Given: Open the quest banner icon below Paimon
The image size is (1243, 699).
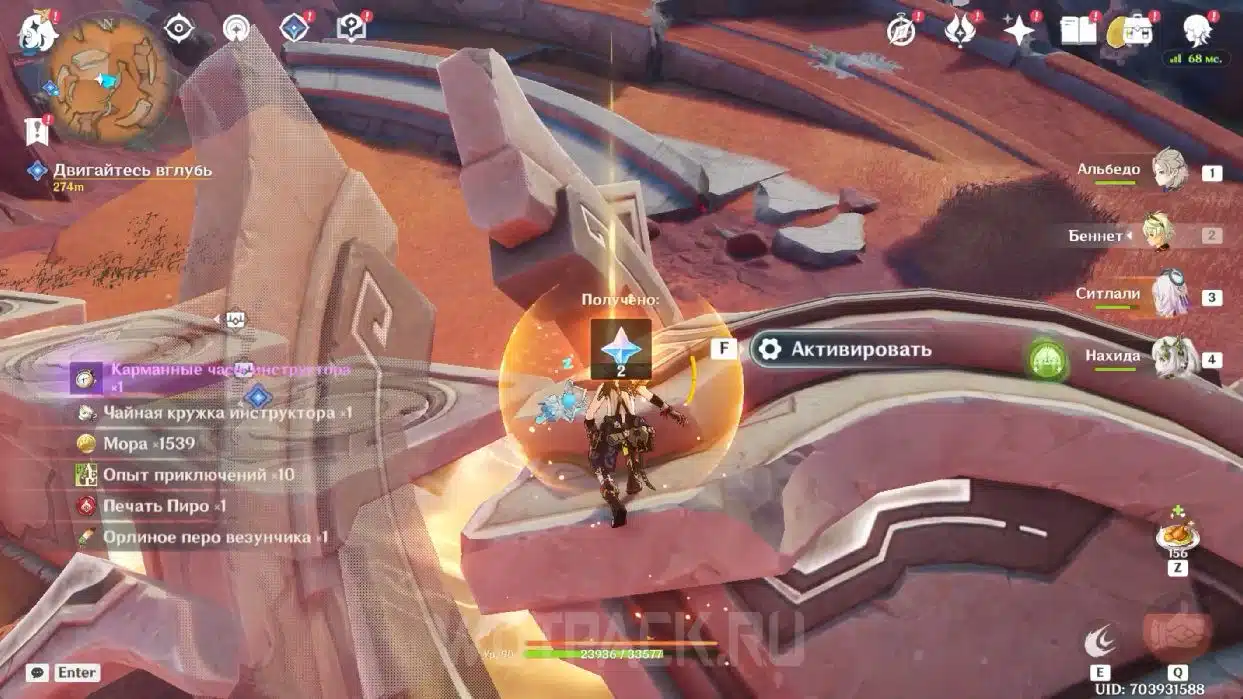Looking at the screenshot, I should (37, 130).
